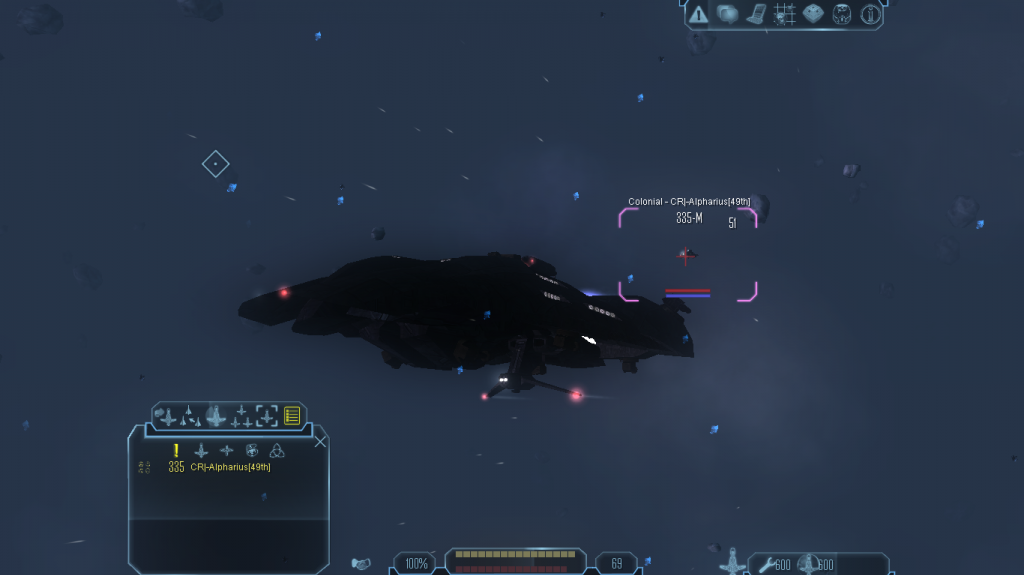Image resolution: width=1024 pixels, height=575 pixels.
Task: Open the laptop icon in top toolbar
Action: (x=756, y=14)
